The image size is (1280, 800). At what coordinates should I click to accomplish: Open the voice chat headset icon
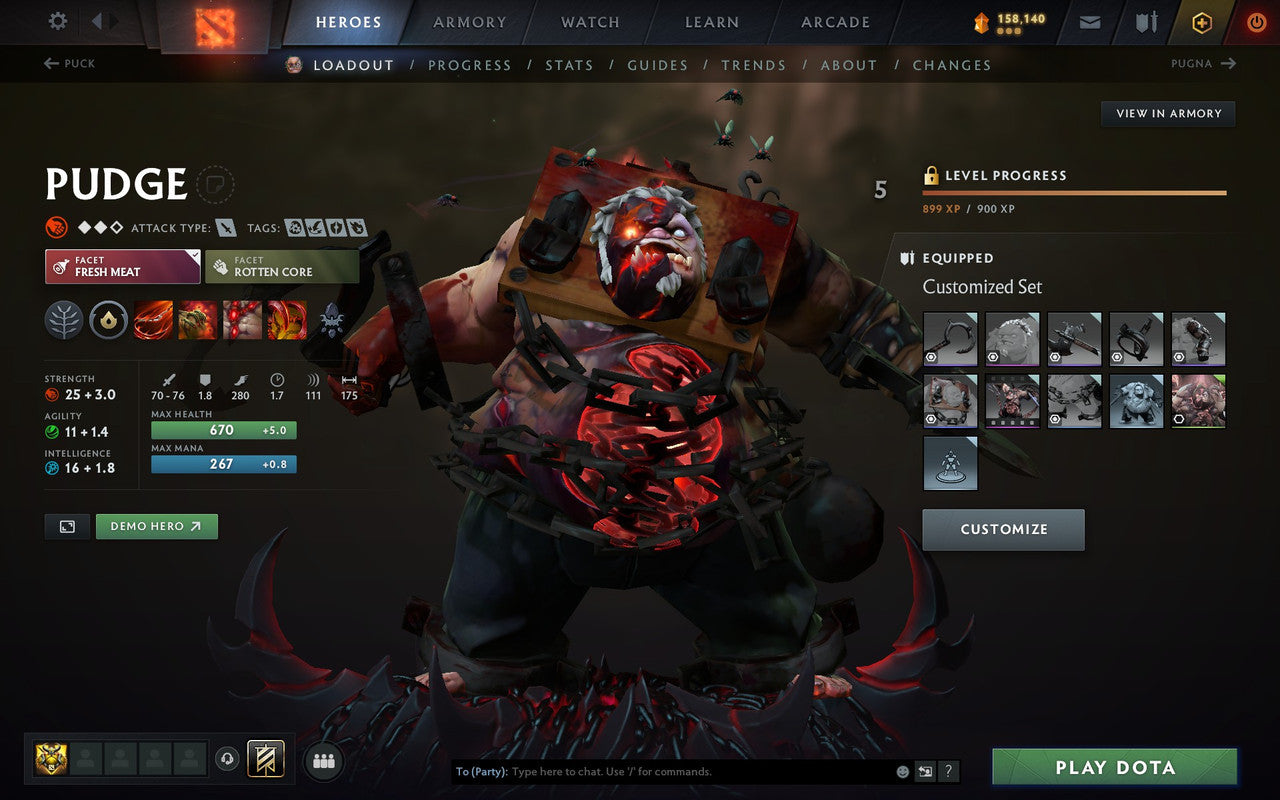tap(229, 760)
